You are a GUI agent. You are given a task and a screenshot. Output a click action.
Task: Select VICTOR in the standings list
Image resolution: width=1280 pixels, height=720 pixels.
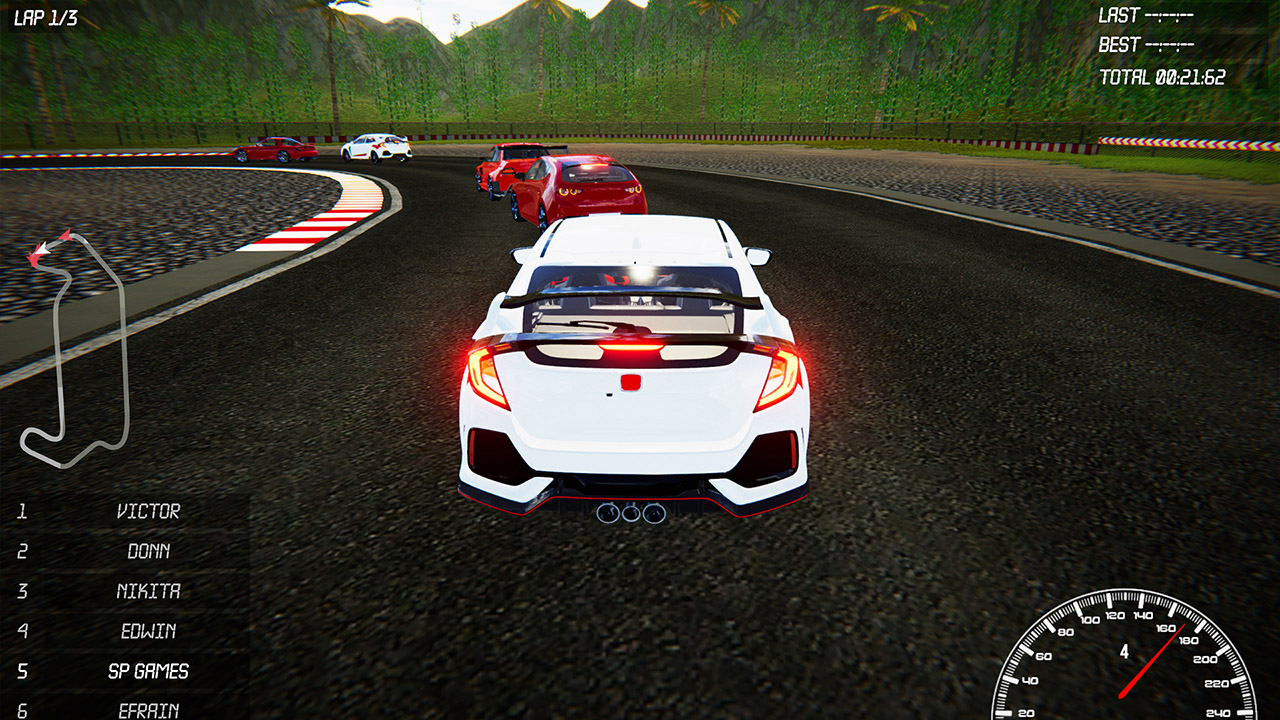(150, 511)
